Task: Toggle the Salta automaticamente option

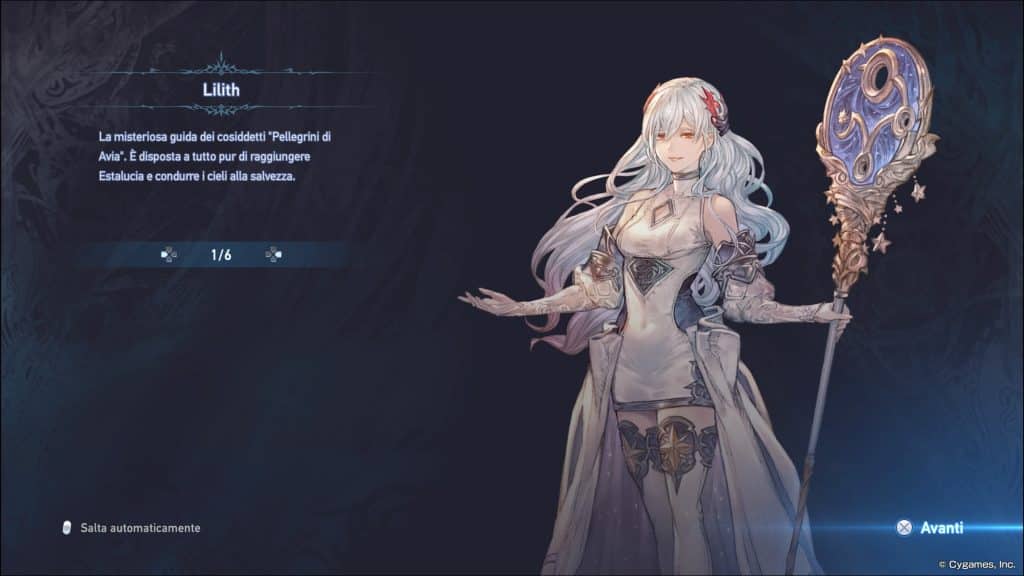Action: [131, 527]
